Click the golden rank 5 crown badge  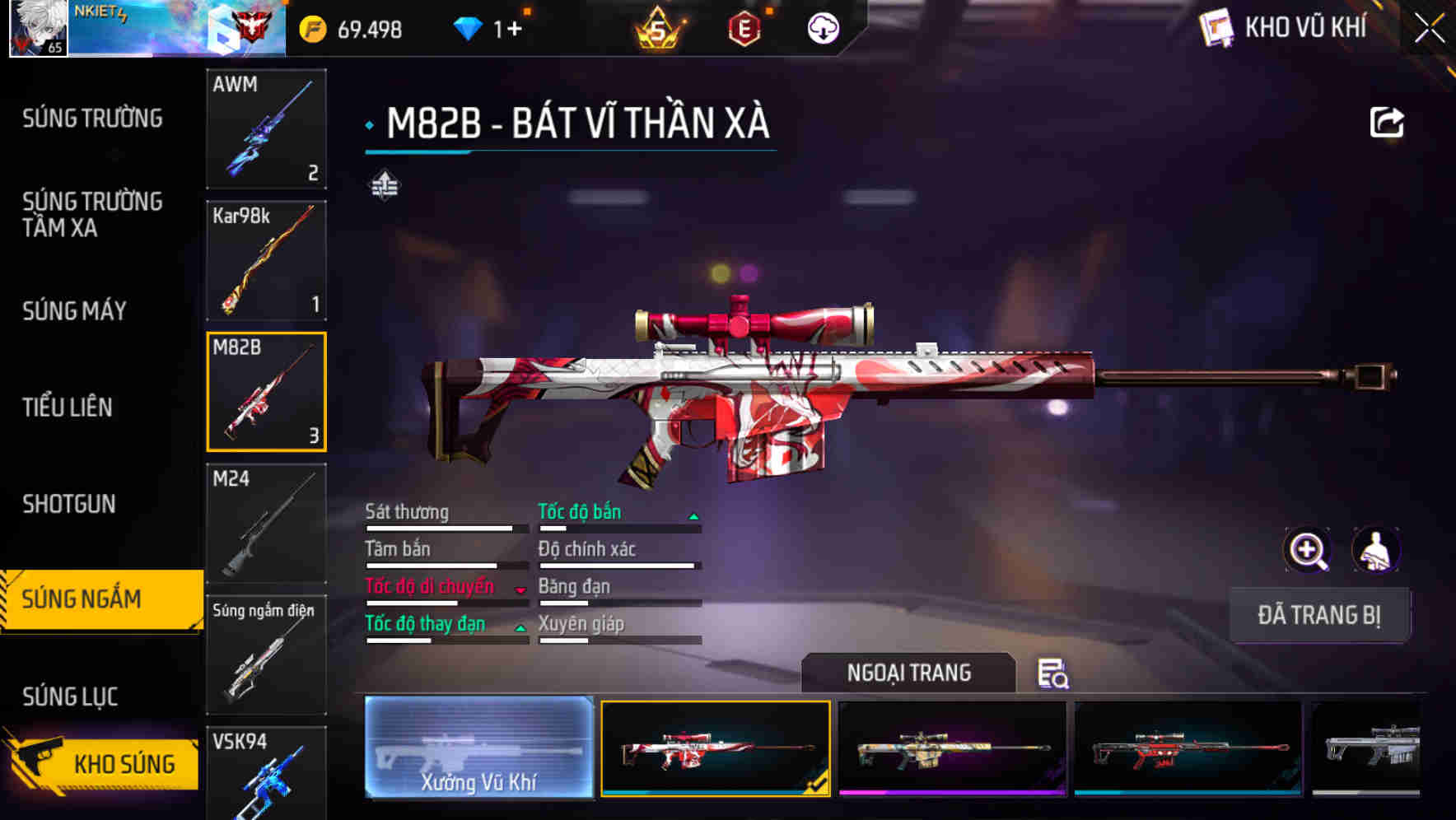point(659,28)
